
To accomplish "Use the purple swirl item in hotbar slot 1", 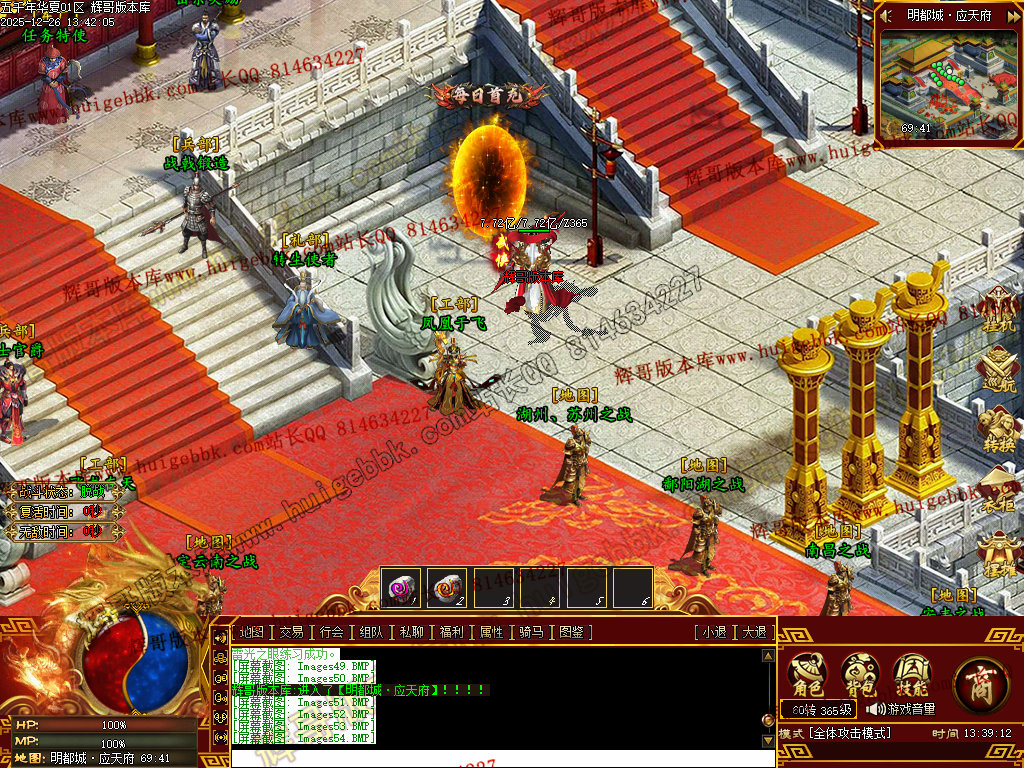I will point(401,587).
